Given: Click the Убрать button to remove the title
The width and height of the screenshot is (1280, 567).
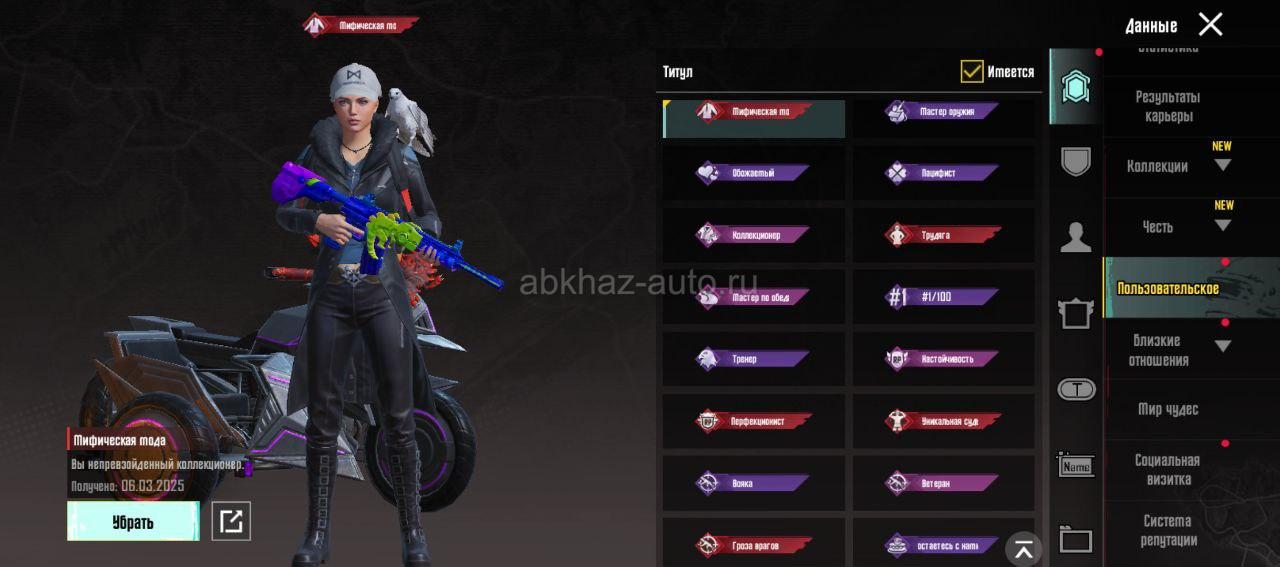Looking at the screenshot, I should (133, 521).
